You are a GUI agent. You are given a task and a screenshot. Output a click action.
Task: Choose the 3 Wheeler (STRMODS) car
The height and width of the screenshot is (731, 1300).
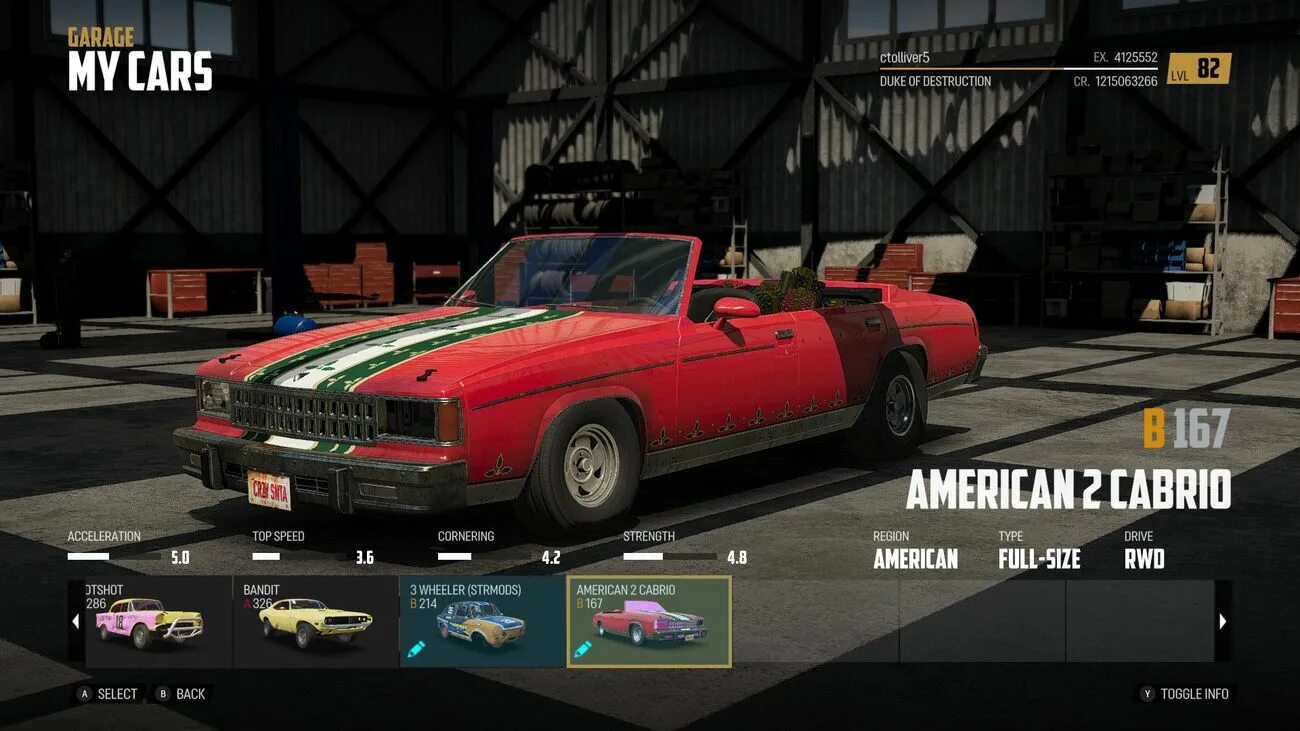pos(482,621)
